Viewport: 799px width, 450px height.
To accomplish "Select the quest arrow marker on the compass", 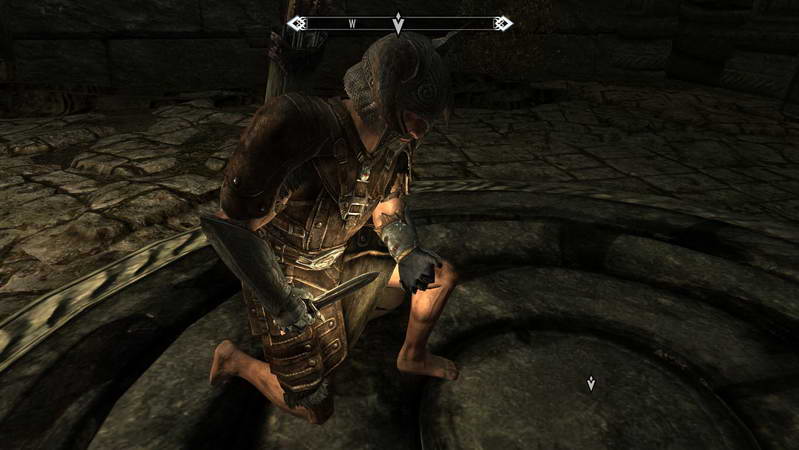I will click(x=399, y=23).
